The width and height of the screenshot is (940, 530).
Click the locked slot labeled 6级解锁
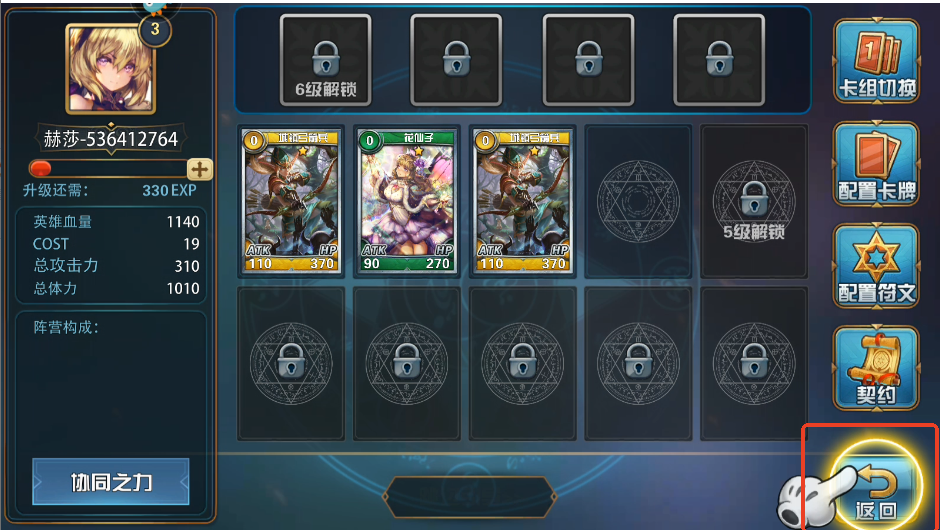(x=325, y=60)
